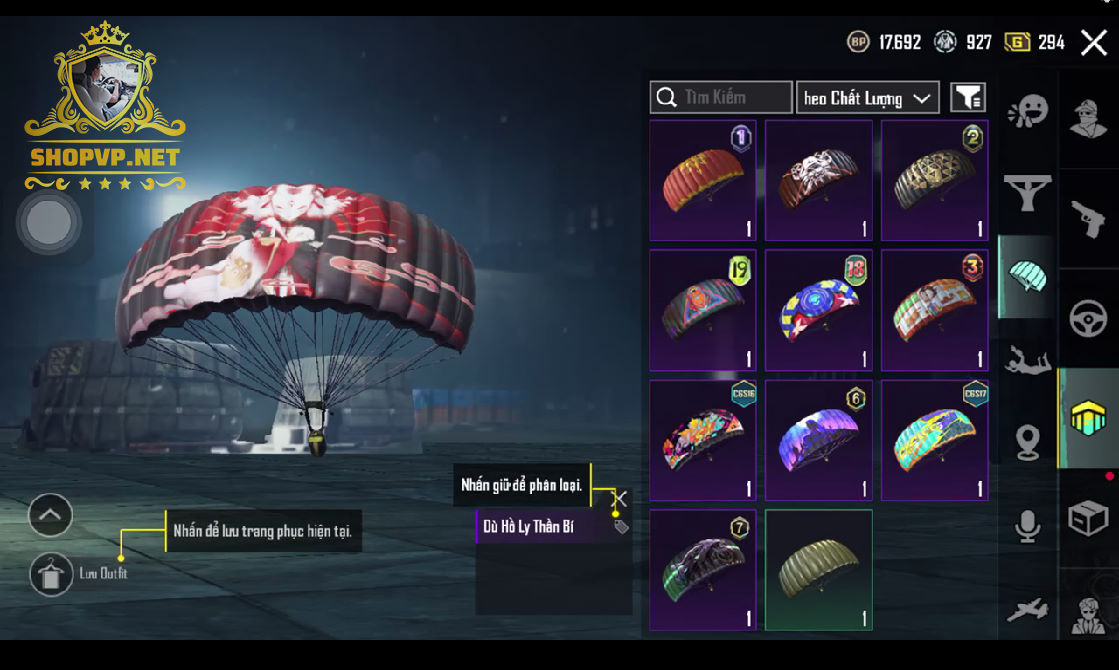Open the Theo Chất Lượng sort dropdown

867,97
